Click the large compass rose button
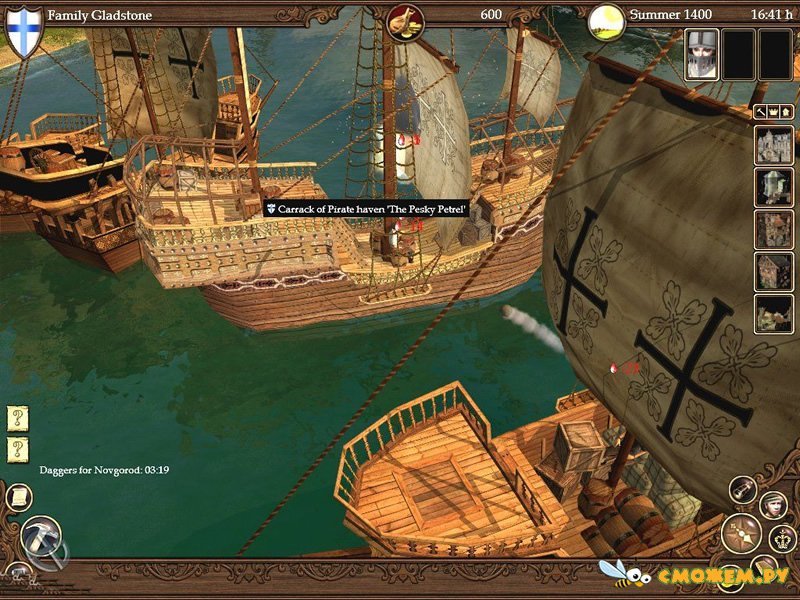 pyautogui.click(x=741, y=533)
